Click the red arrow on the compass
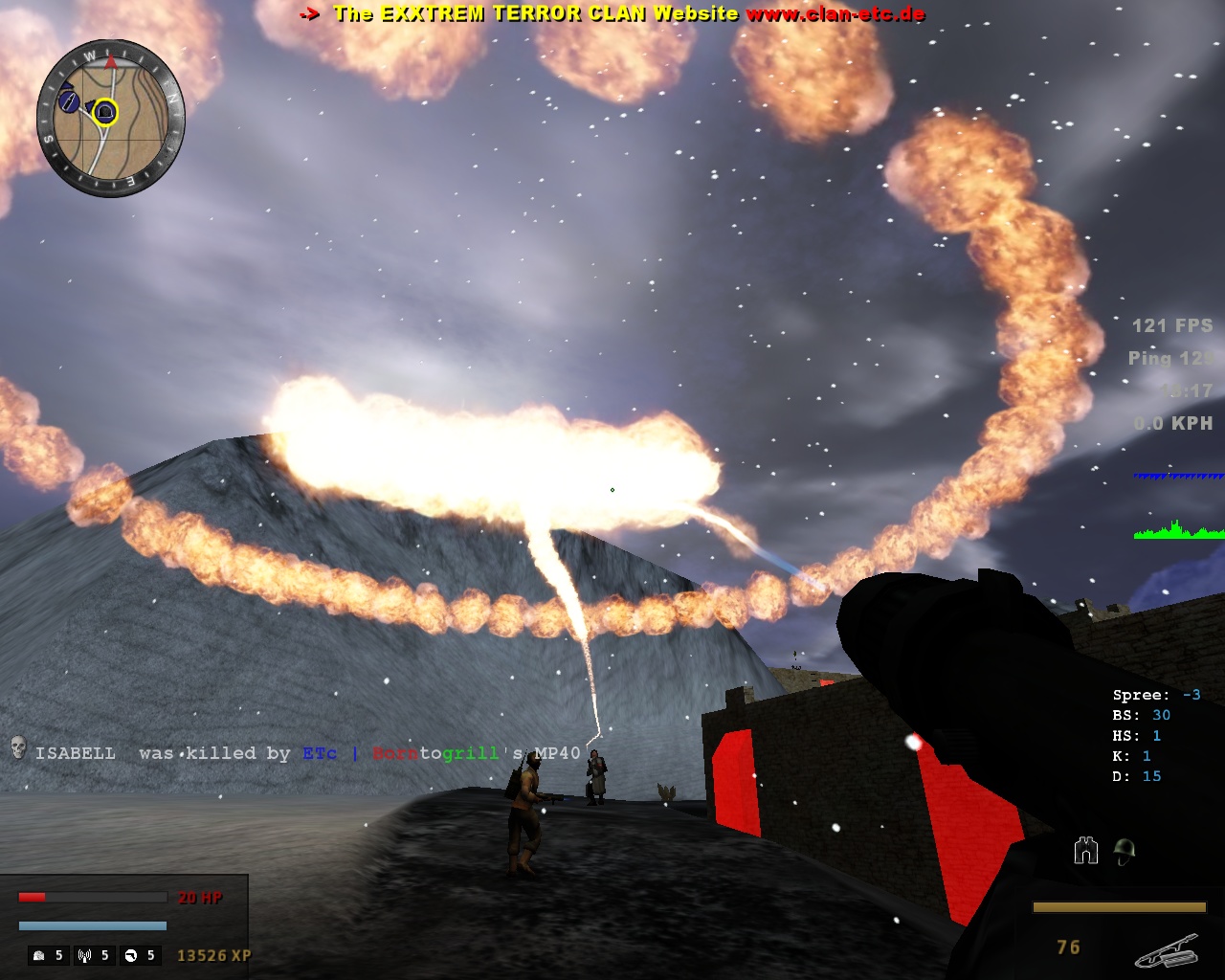 tap(111, 62)
